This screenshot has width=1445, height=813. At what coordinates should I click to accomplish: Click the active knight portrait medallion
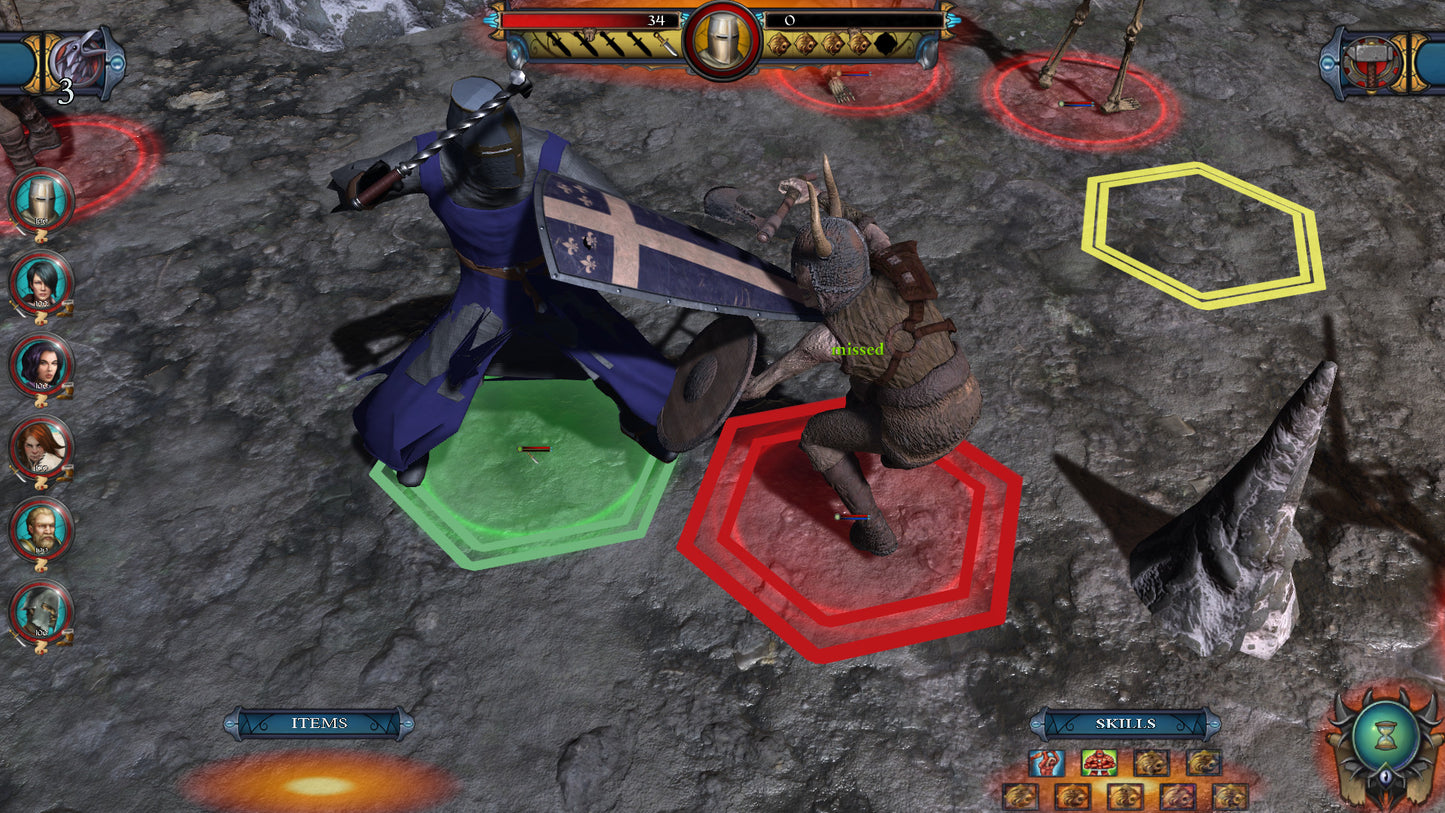[x=722, y=40]
